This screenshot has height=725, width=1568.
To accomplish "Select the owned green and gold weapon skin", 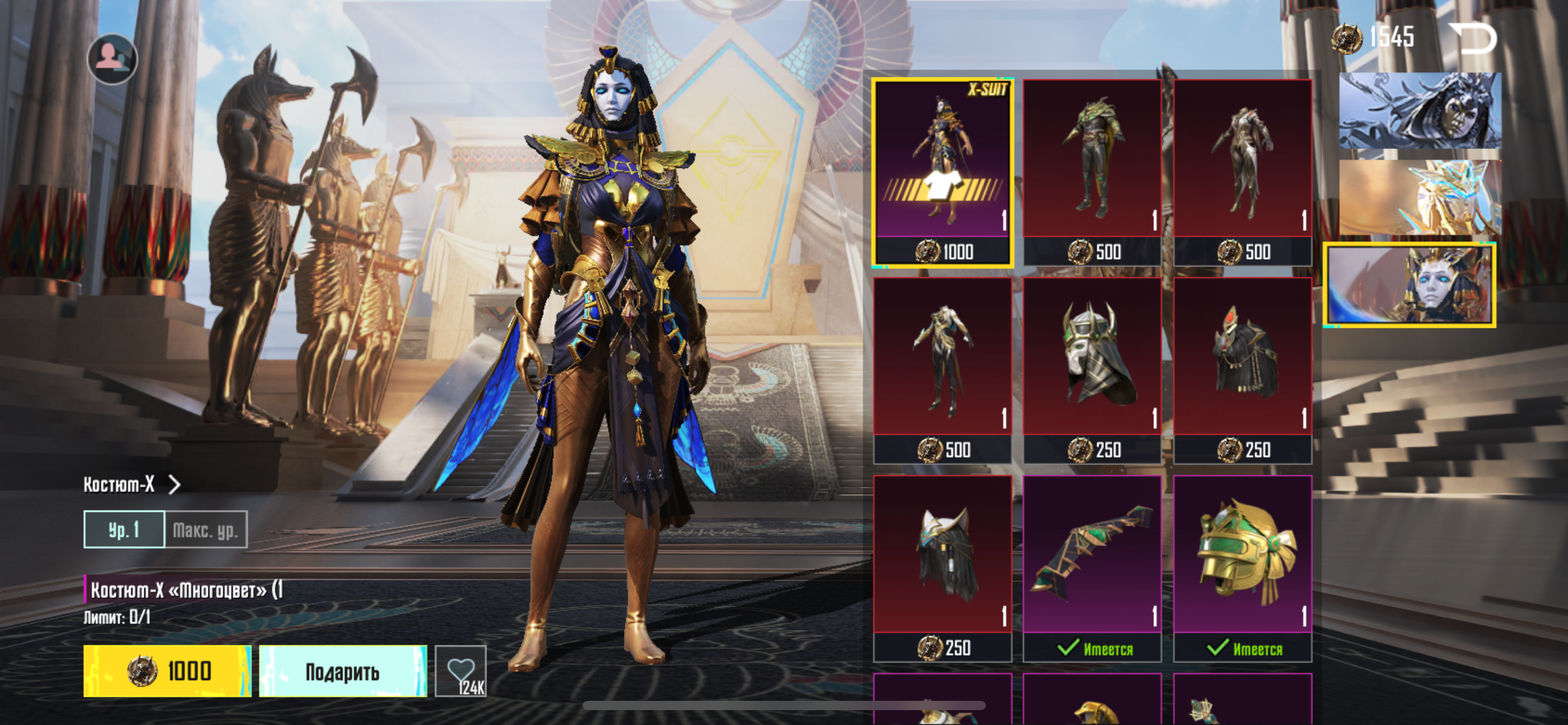I will (1092, 568).
